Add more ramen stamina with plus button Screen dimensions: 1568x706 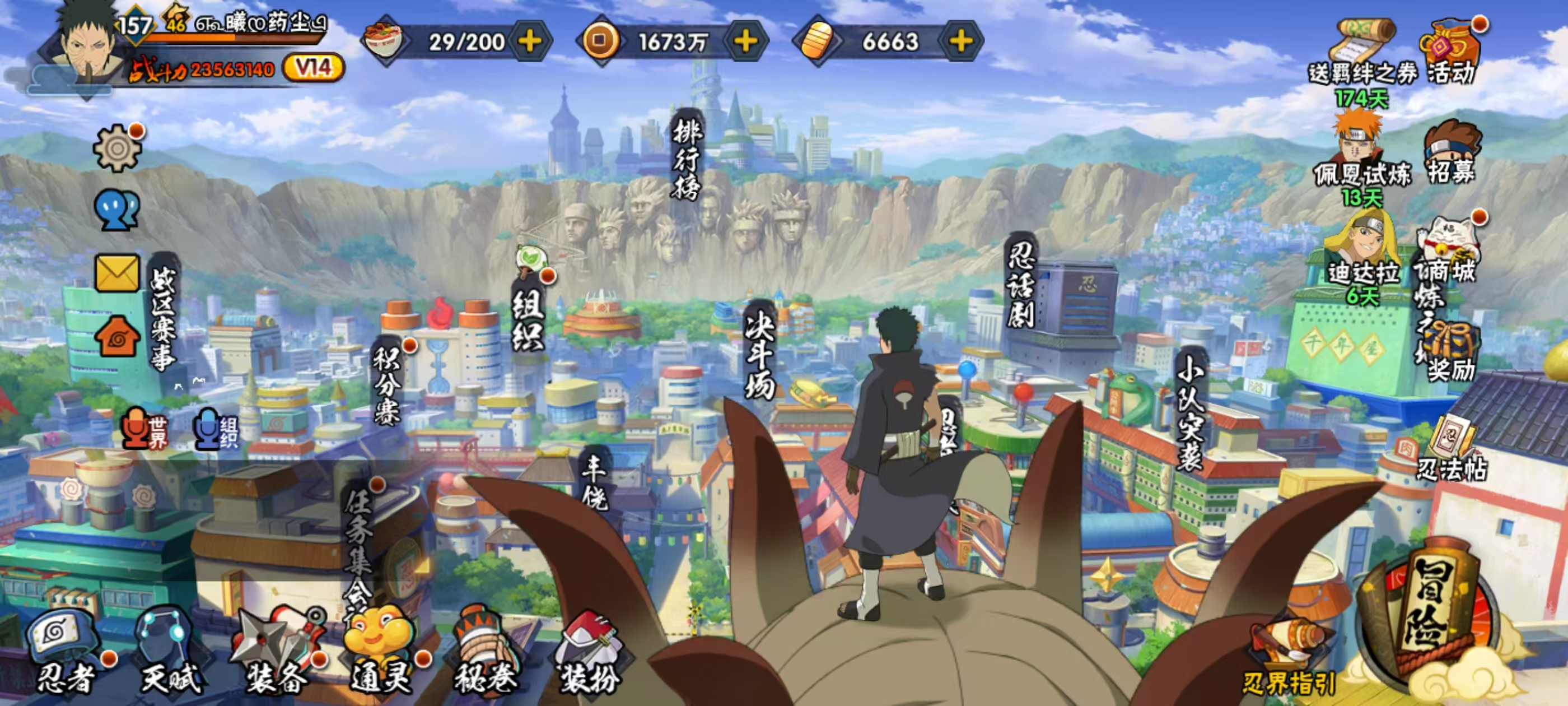(530, 41)
